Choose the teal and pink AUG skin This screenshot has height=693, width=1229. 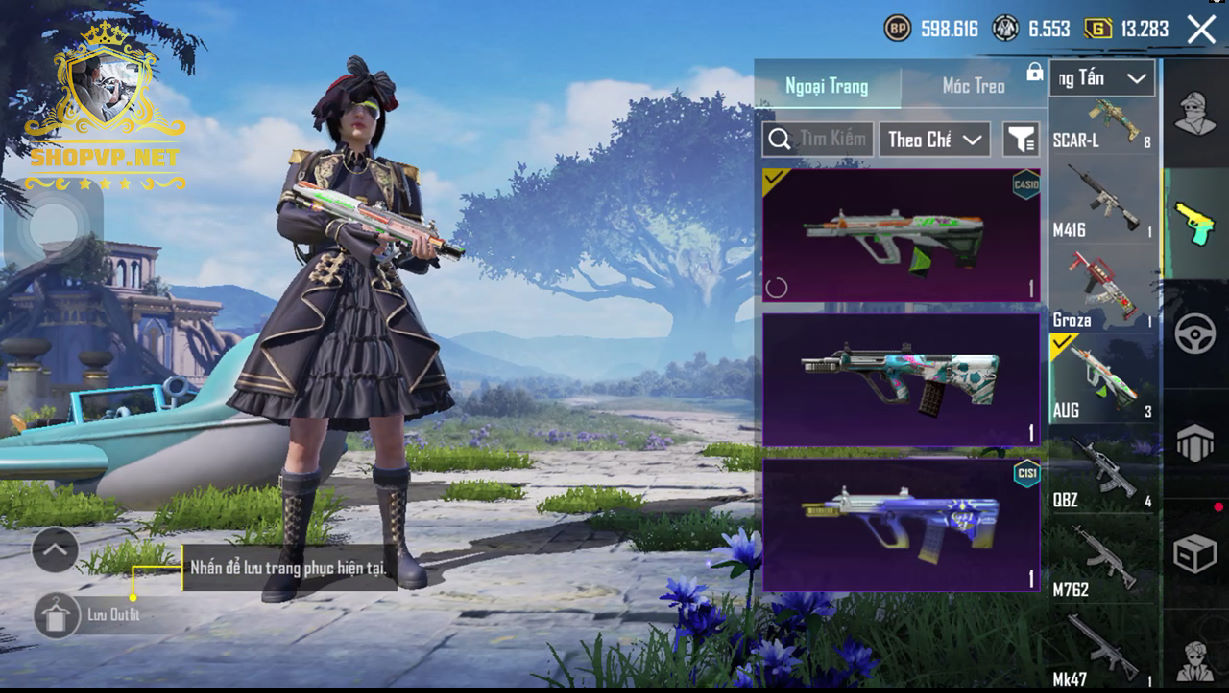(x=901, y=380)
